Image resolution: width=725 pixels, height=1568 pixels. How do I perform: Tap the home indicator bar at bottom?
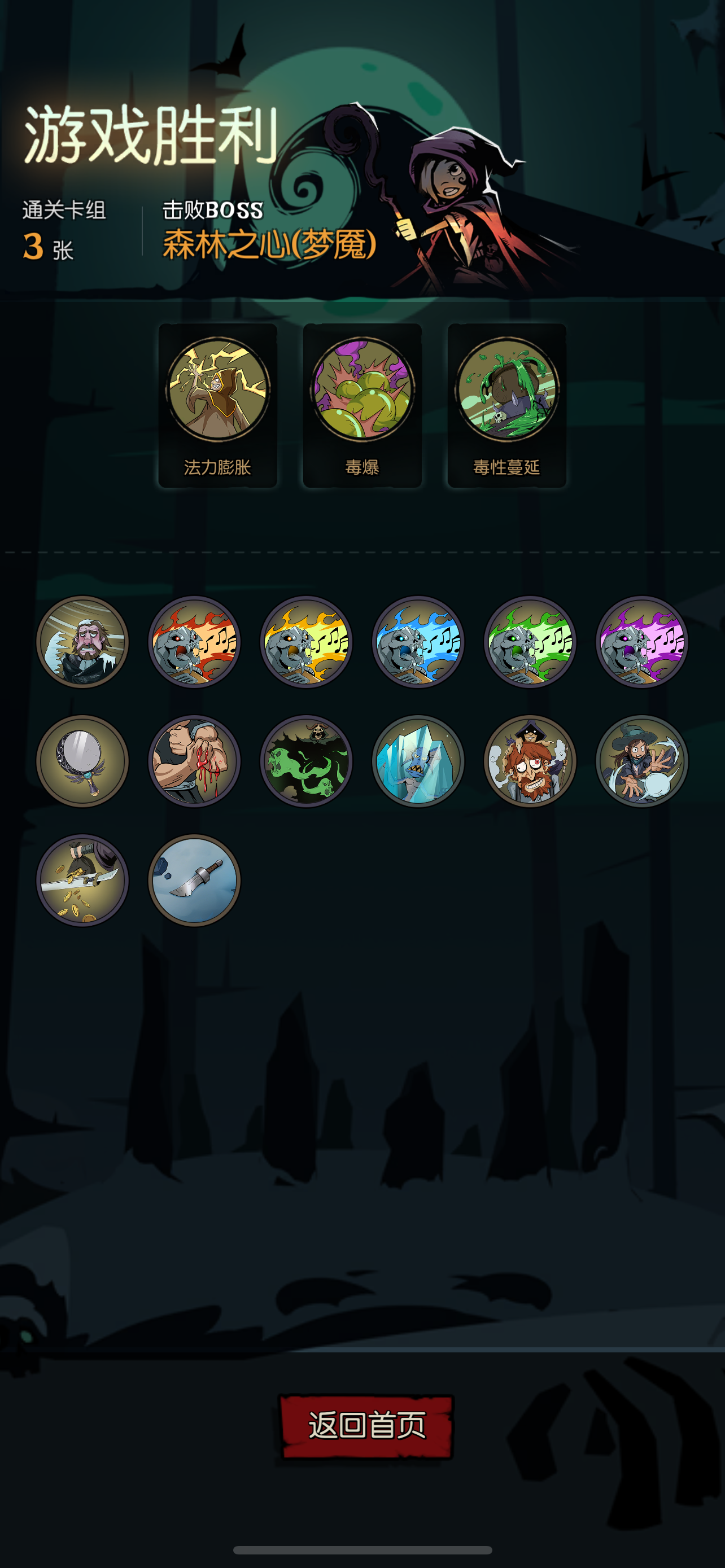coord(362,1549)
